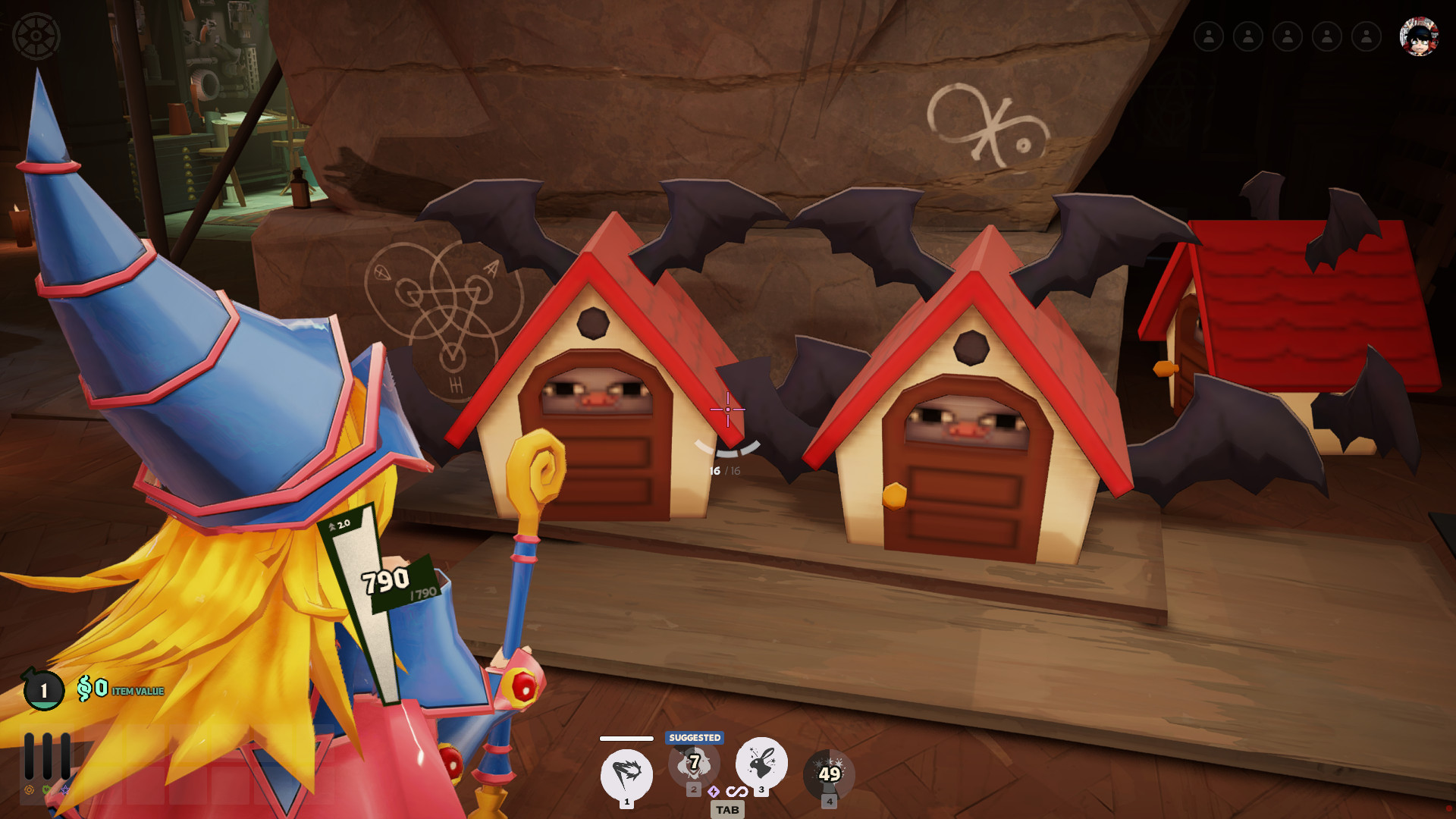Open the wheel emblem icon
The width and height of the screenshot is (1456, 819).
tap(36, 36)
